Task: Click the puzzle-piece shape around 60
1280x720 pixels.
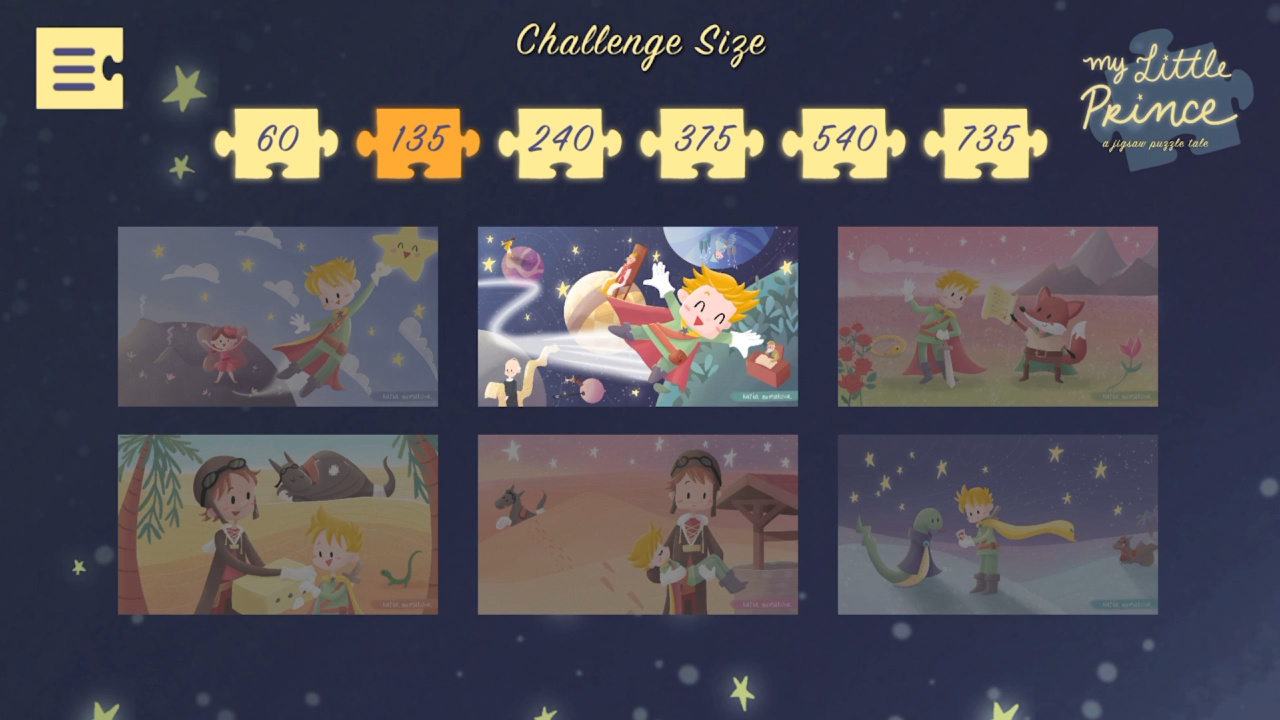Action: pos(275,140)
